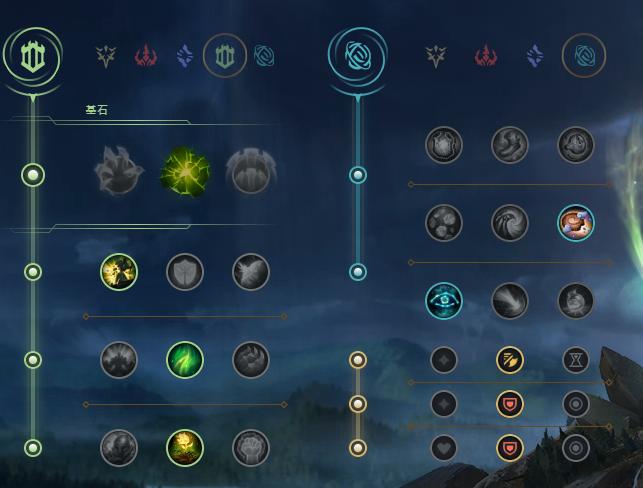The image size is (643, 488).
Task: Pick the Guardian keystone rune
Action: pyautogui.click(x=251, y=172)
